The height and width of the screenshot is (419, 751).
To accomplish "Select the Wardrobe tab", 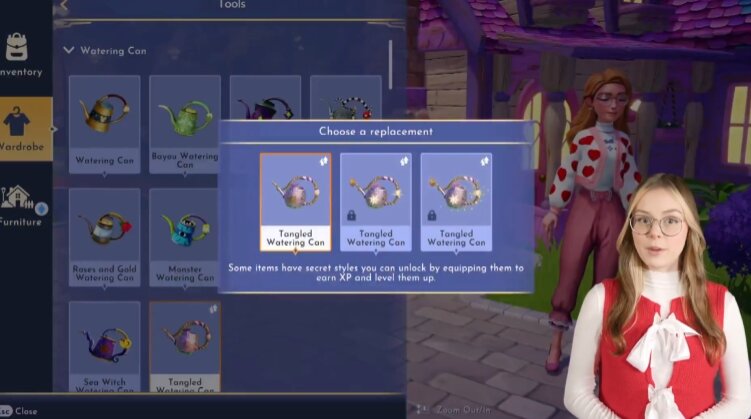I will (24, 129).
